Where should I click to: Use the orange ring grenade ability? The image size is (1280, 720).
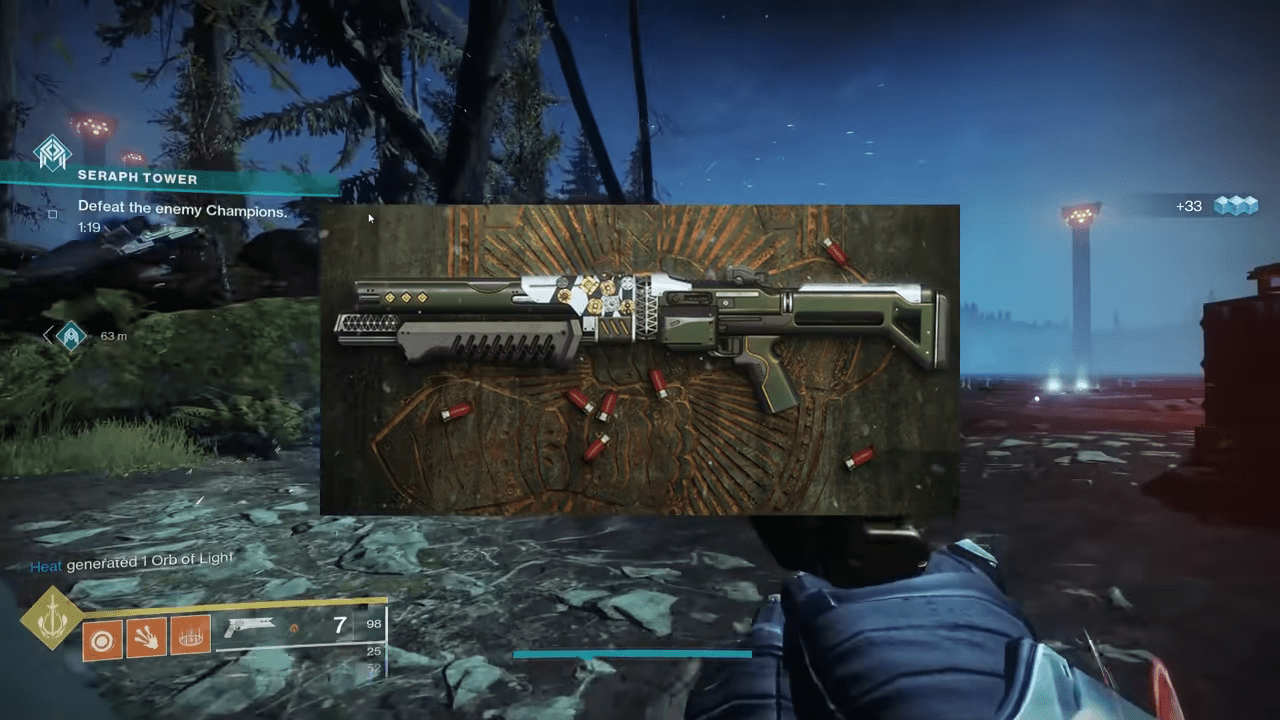(x=100, y=637)
